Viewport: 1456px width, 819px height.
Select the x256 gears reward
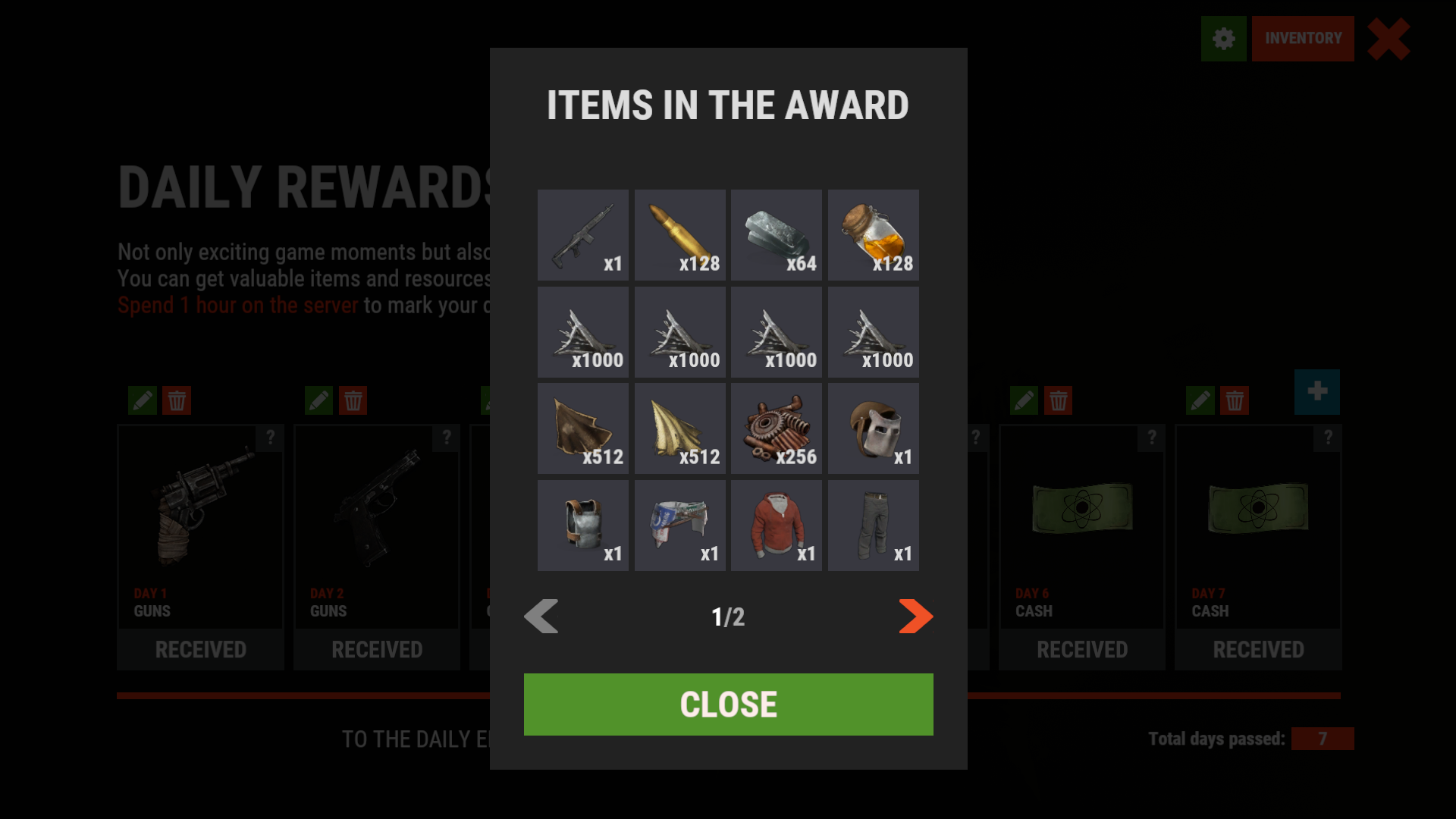(x=776, y=428)
